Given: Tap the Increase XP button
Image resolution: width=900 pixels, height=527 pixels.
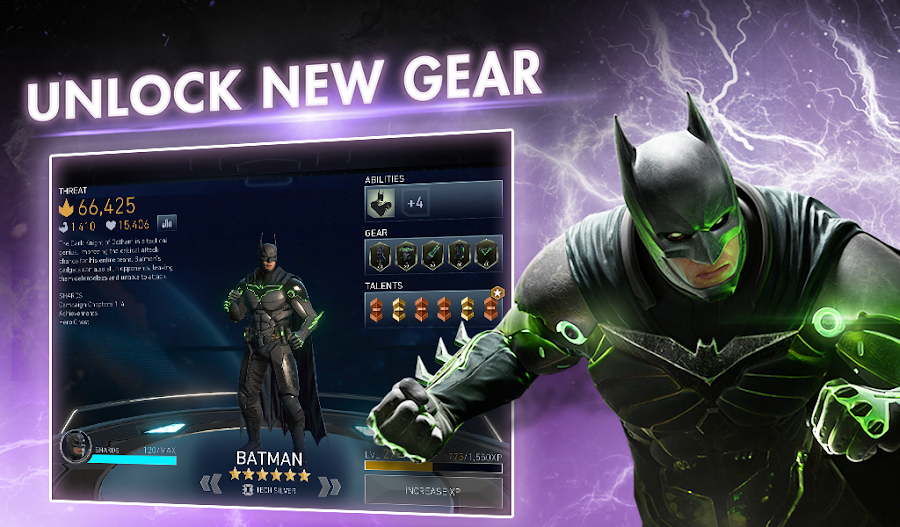Looking at the screenshot, I should tap(432, 492).
